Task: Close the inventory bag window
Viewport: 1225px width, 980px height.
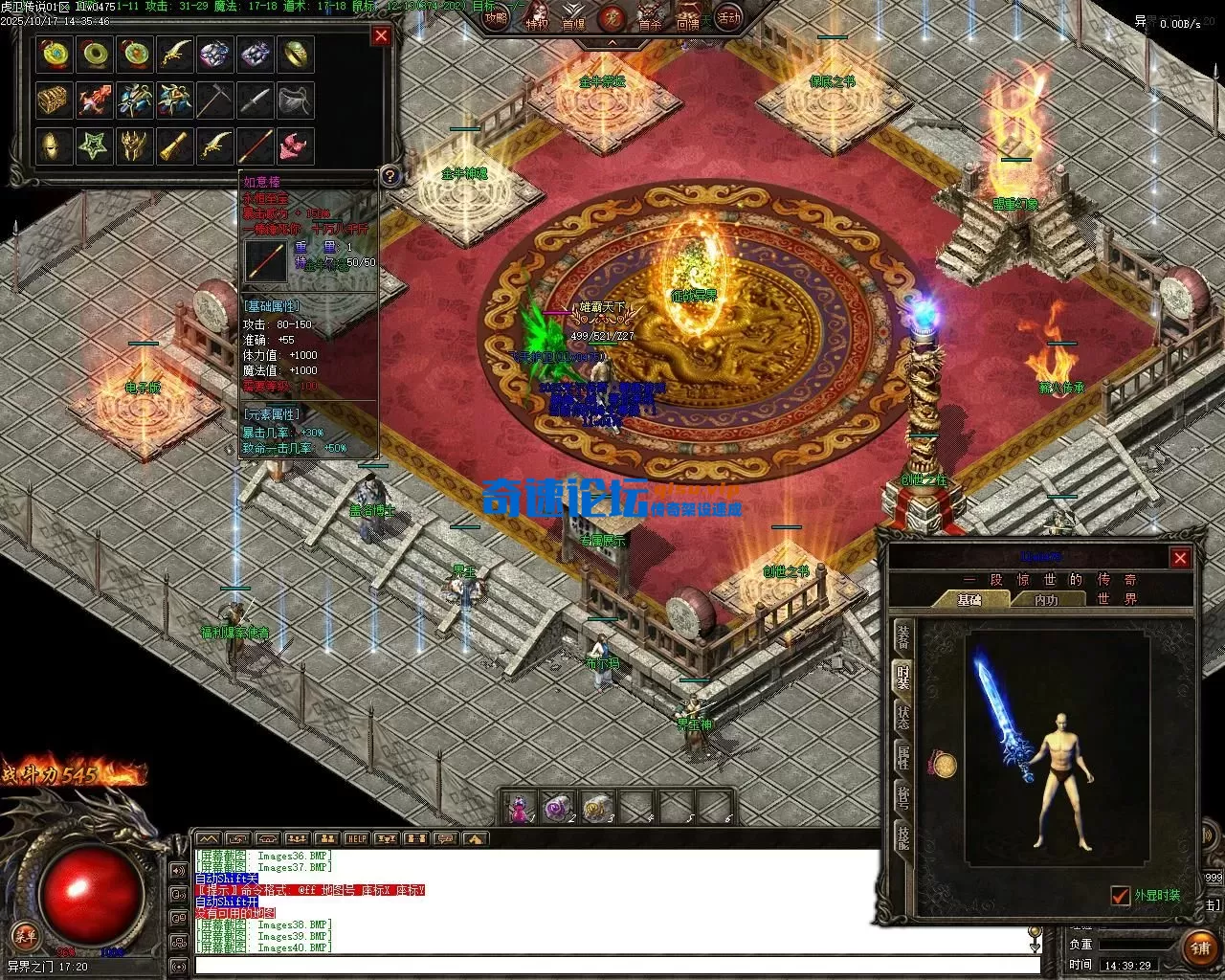Action: (x=381, y=36)
